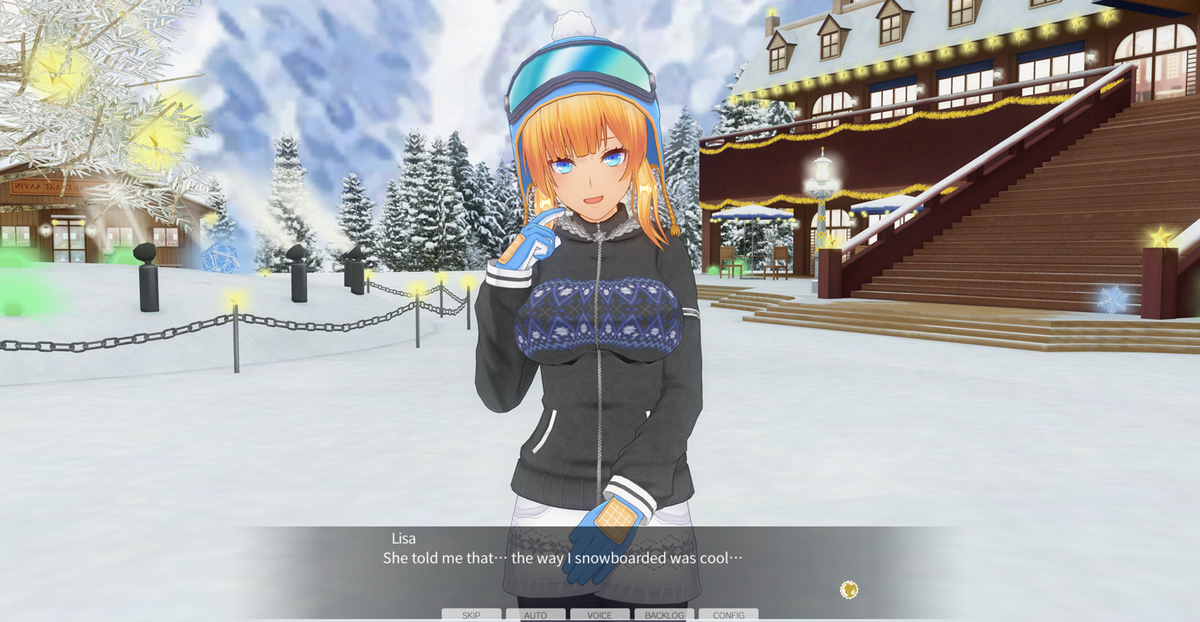The image size is (1200, 622).
Task: Open the CONFIG settings
Action: [728, 615]
